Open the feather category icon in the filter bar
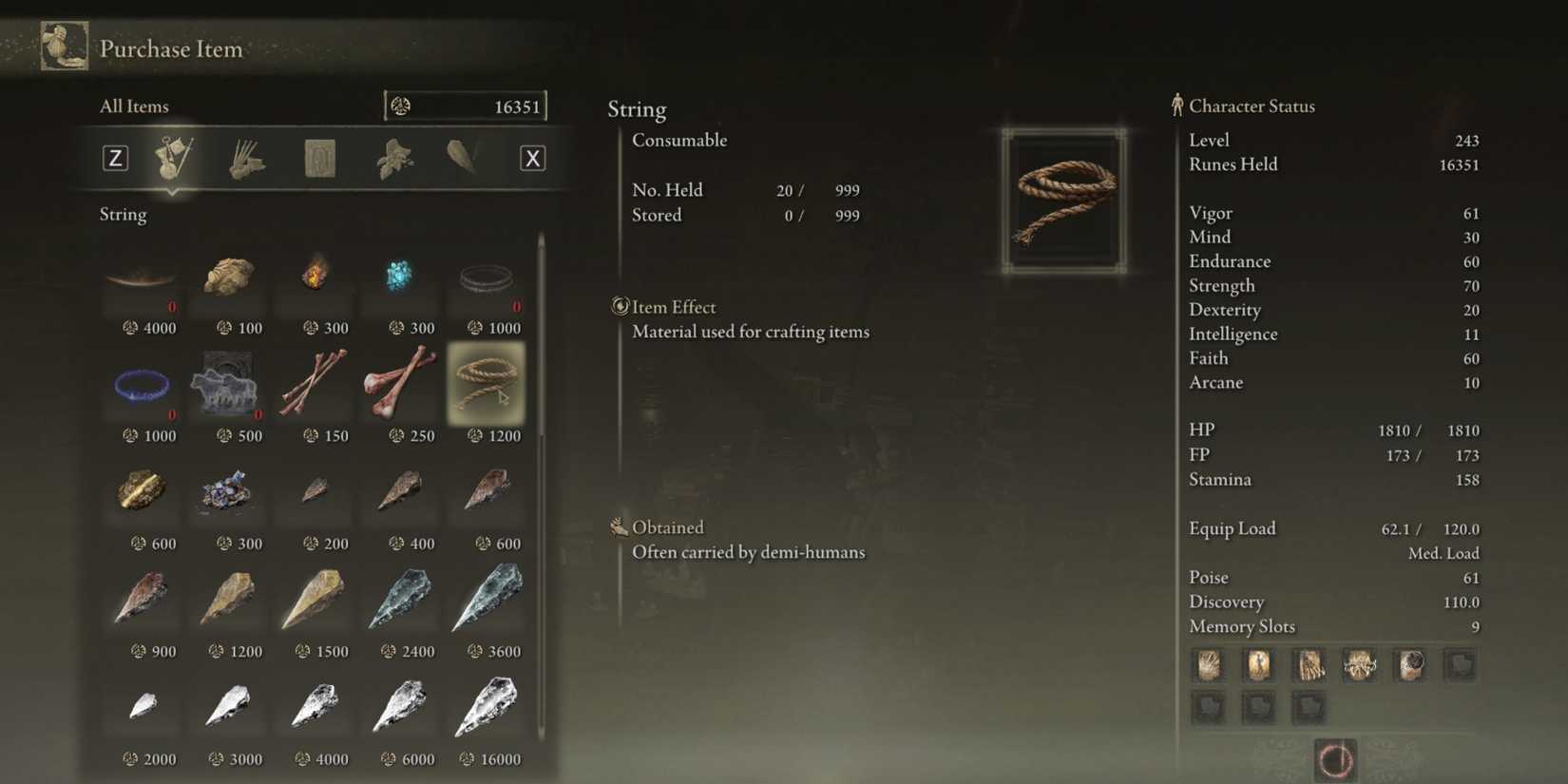This screenshot has width=1568, height=784. (463, 158)
